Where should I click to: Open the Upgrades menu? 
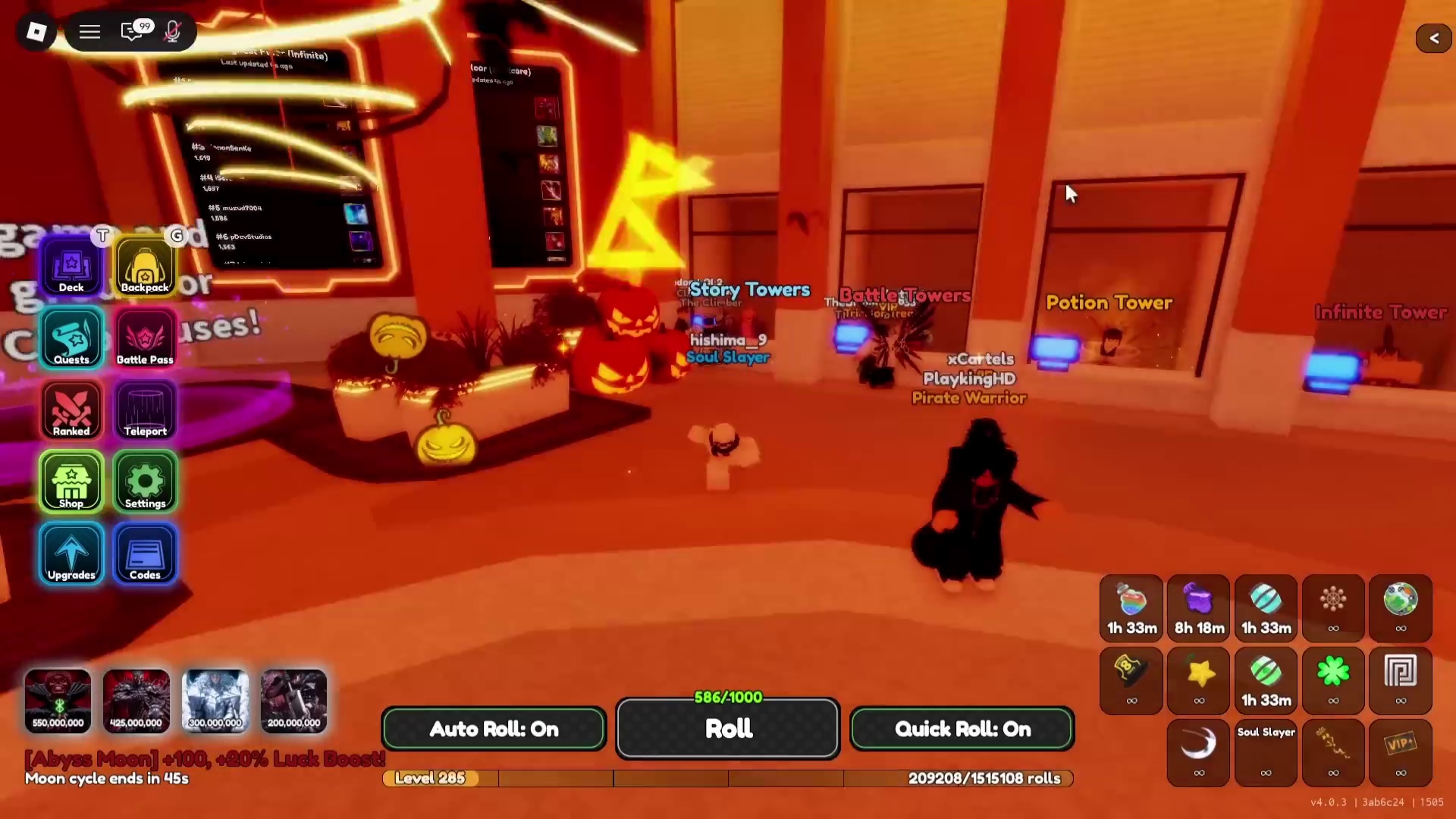[71, 554]
